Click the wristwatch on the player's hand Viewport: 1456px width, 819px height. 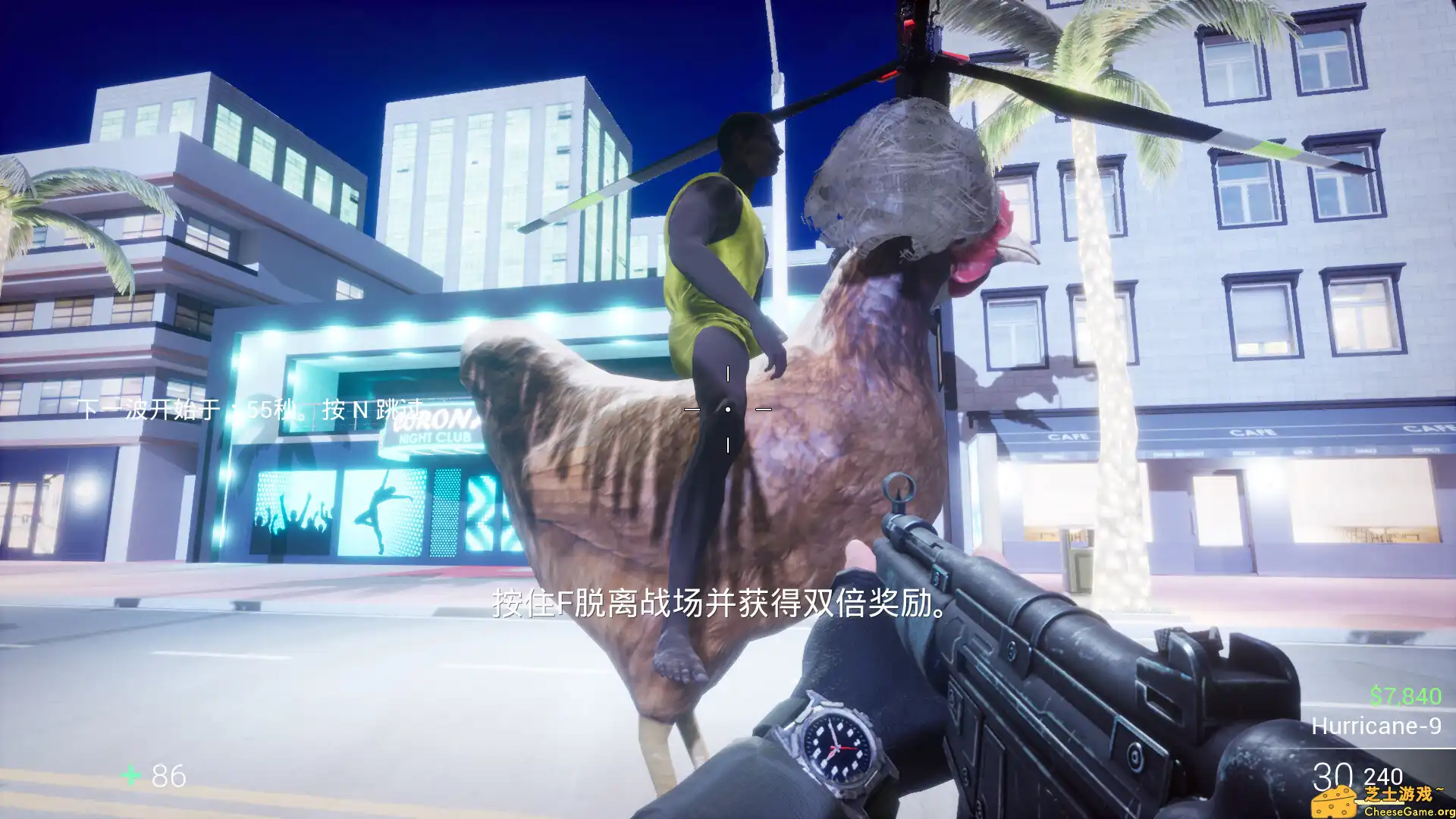point(838,747)
